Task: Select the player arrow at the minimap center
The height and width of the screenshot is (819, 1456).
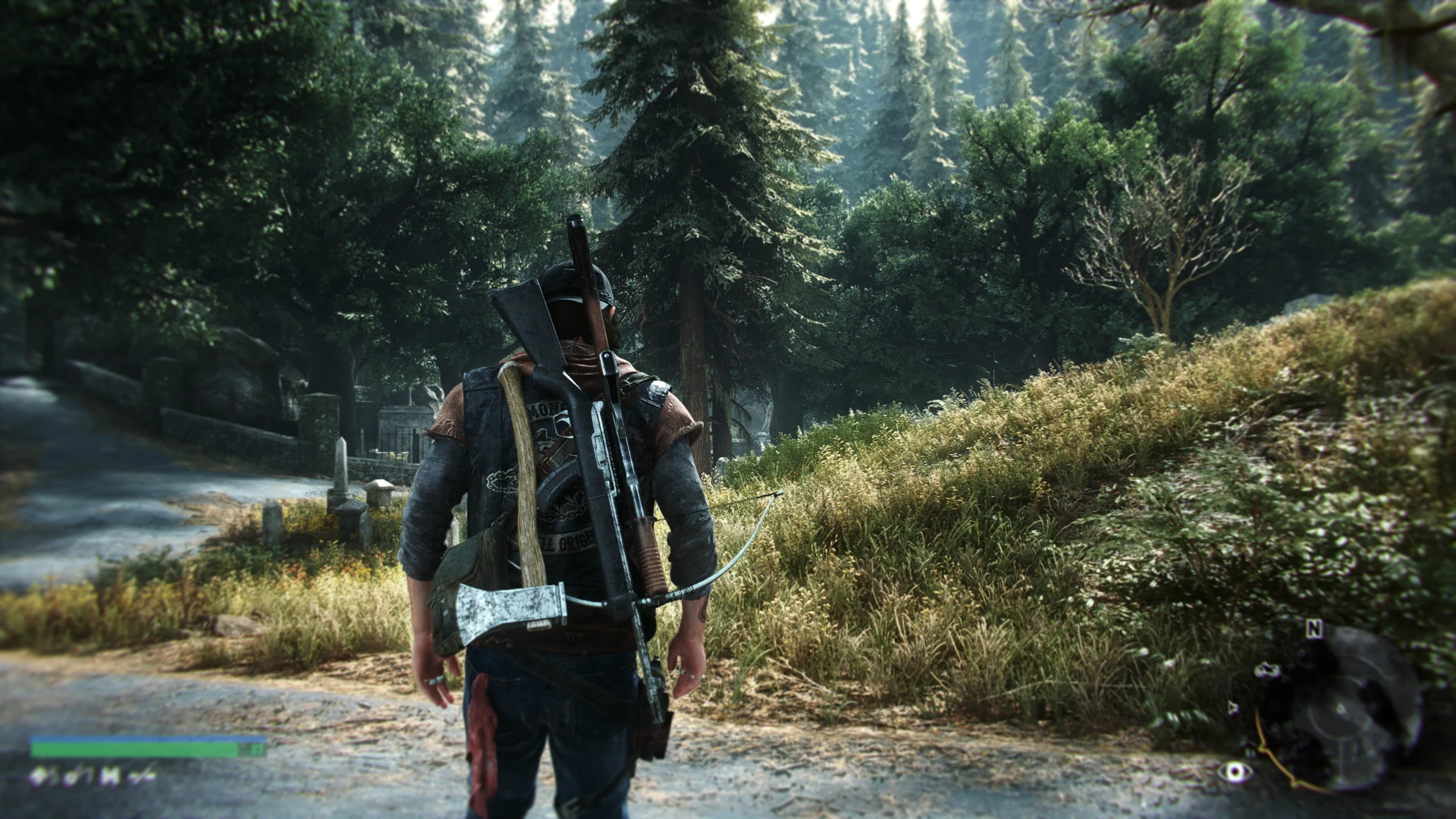Action: coord(1340,709)
